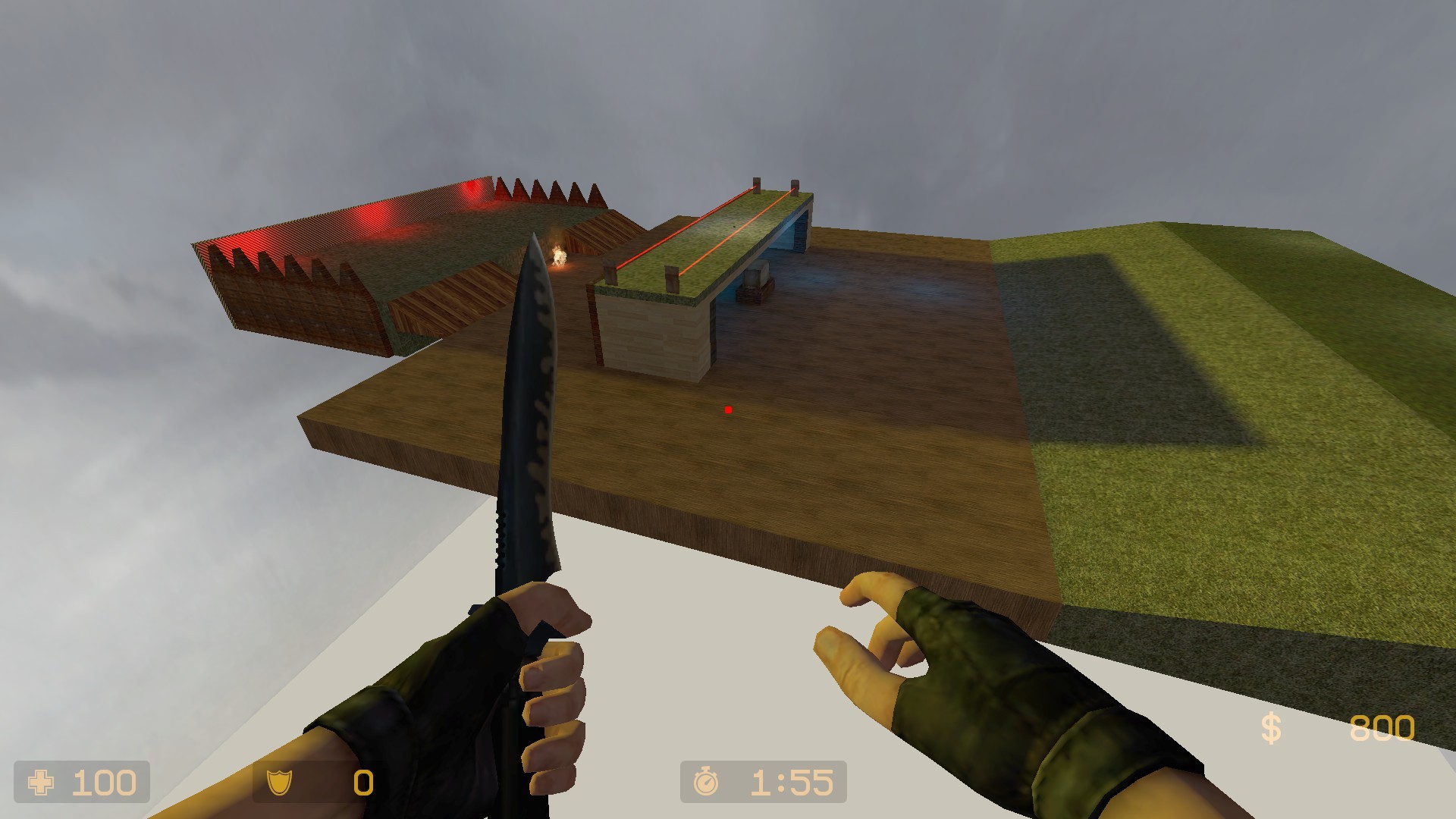Select the armor shield icon
This screenshot has height=819, width=1456.
tap(282, 782)
